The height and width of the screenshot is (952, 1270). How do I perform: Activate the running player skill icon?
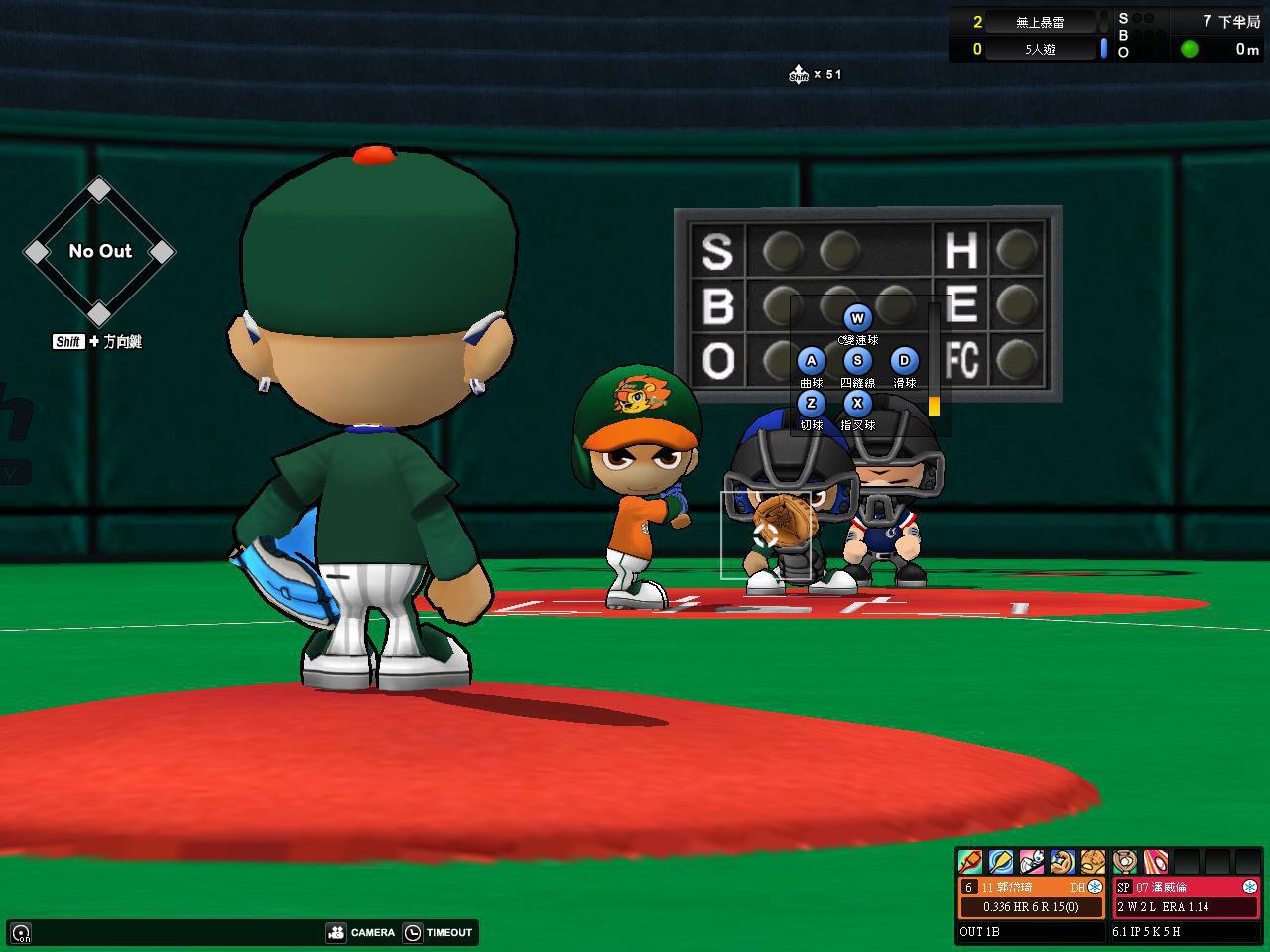[1031, 861]
